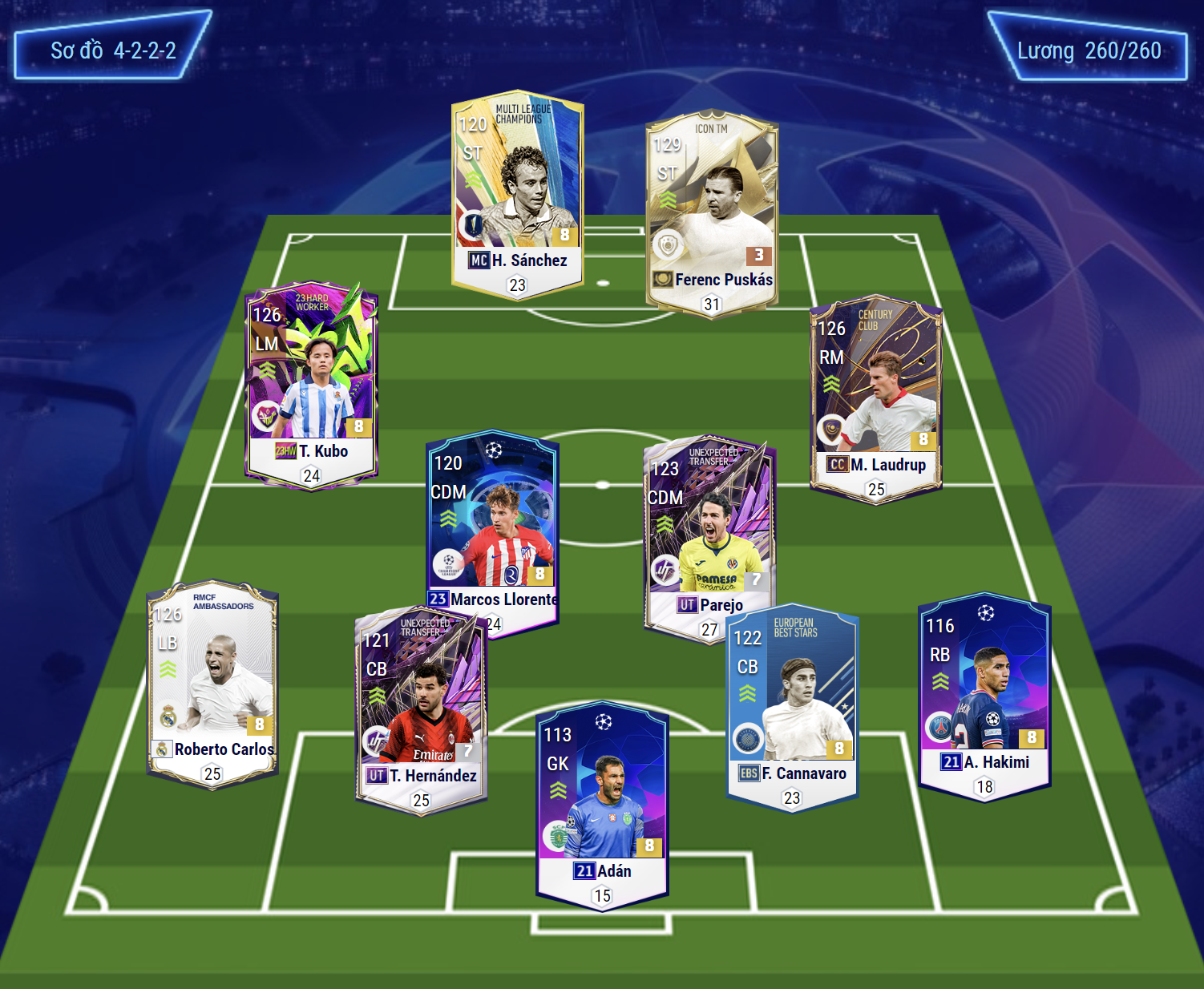The image size is (1204, 989).
Task: Choose the Adán goalkeeper card
Action: (x=602, y=805)
